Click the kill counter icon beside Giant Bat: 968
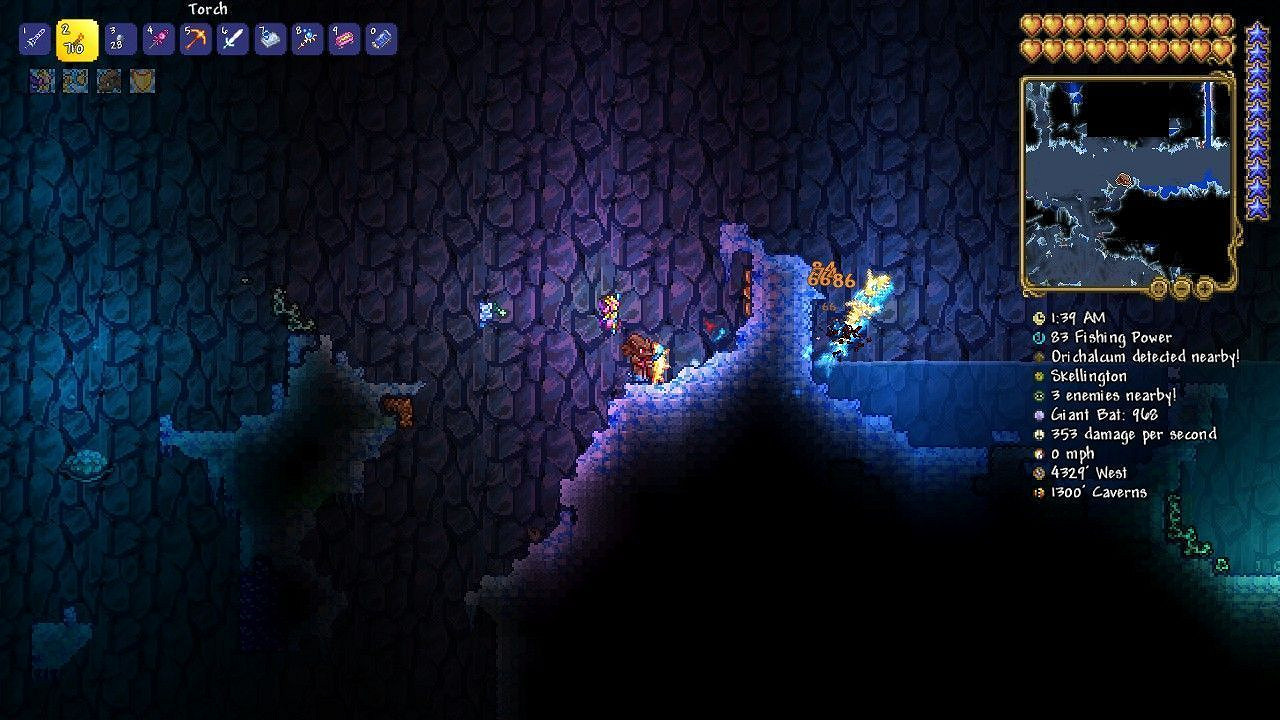This screenshot has height=720, width=1280. tap(1039, 414)
